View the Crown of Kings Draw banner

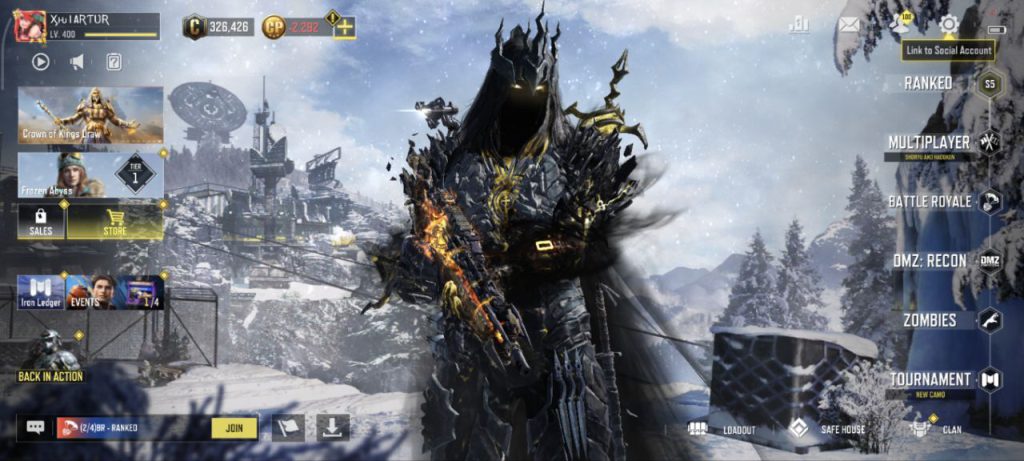tap(90, 115)
